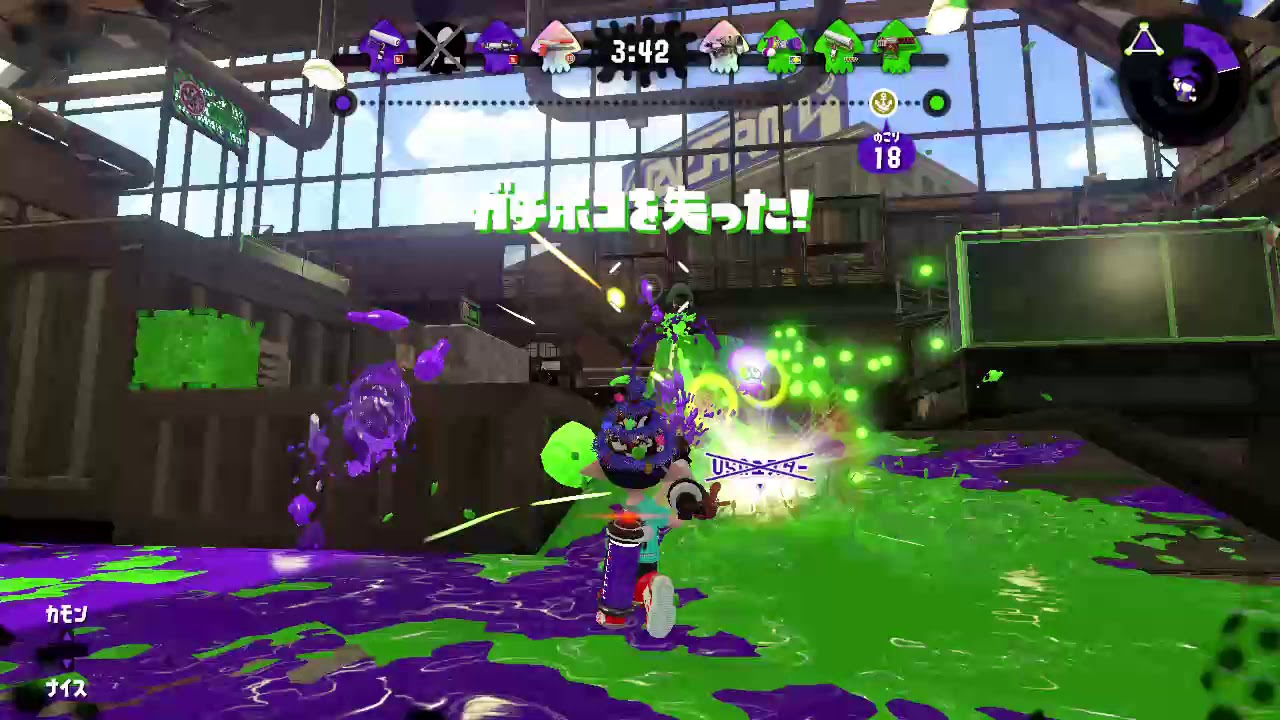Click the anchor checkpoint icon on the progress bar
This screenshot has width=1280, height=720.
pyautogui.click(x=882, y=102)
